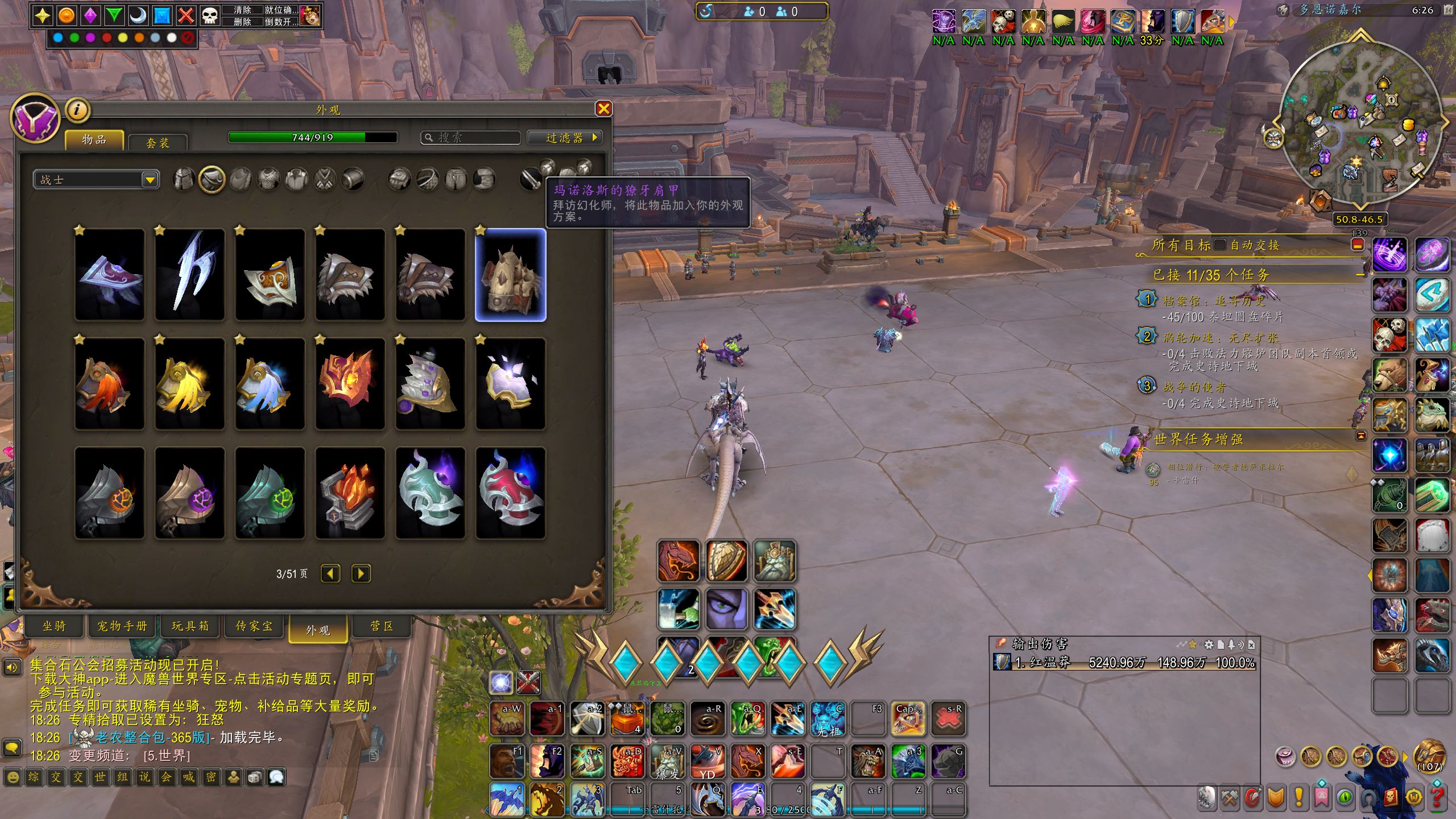The height and width of the screenshot is (819, 1456).
Task: Open the 过滤器 filter menu
Action: click(564, 138)
